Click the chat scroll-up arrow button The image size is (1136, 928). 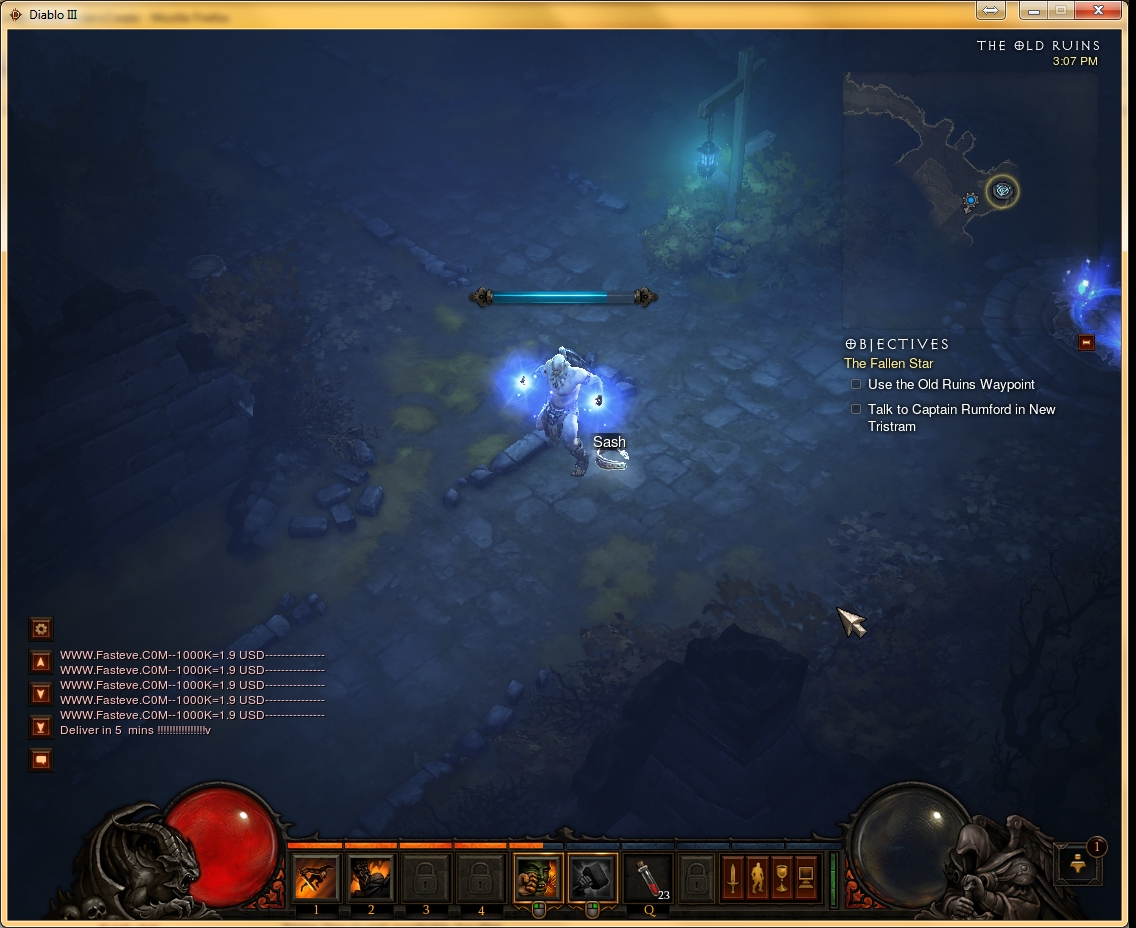point(41,662)
